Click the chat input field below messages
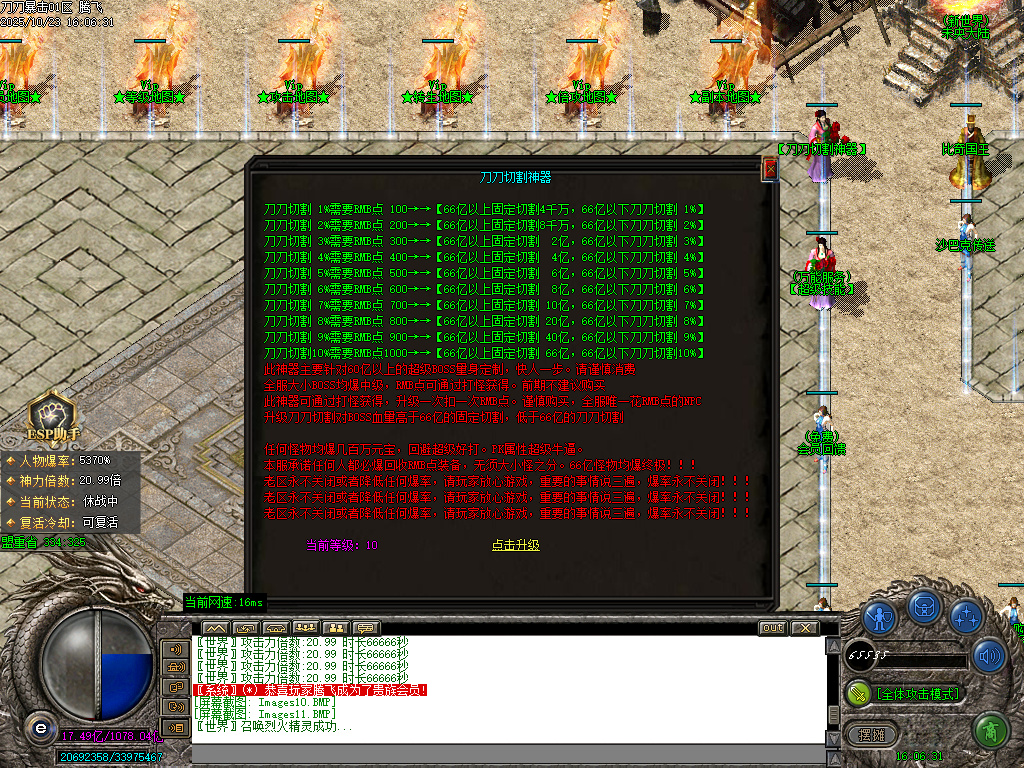1024x768 pixels. 500,753
